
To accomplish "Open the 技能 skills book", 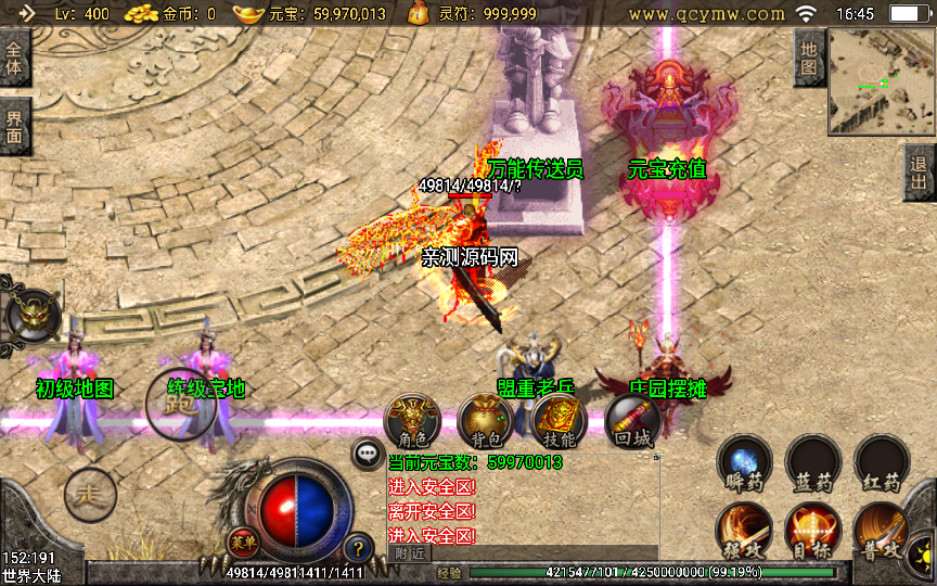I will [559, 421].
